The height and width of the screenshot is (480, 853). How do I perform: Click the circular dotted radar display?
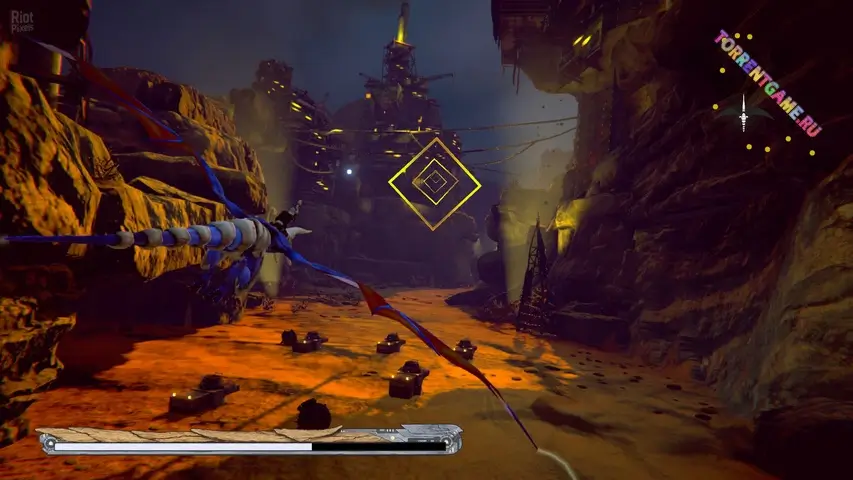point(744,117)
